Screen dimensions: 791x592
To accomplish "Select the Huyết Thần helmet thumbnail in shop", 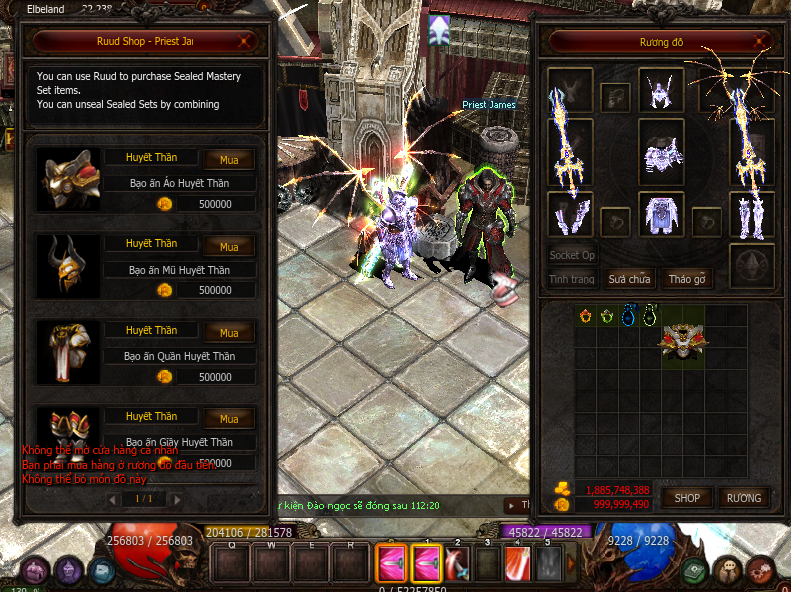I will 68,266.
